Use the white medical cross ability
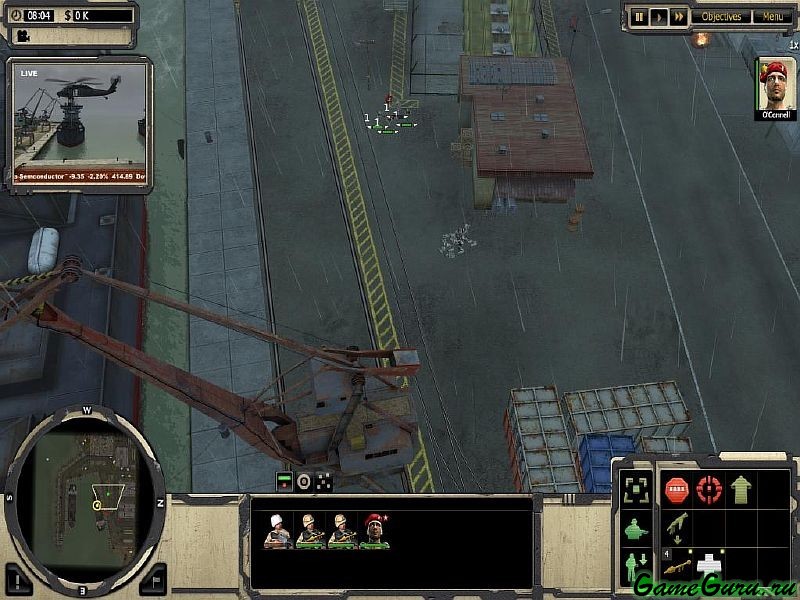This screenshot has height=600, width=800. coord(709,565)
